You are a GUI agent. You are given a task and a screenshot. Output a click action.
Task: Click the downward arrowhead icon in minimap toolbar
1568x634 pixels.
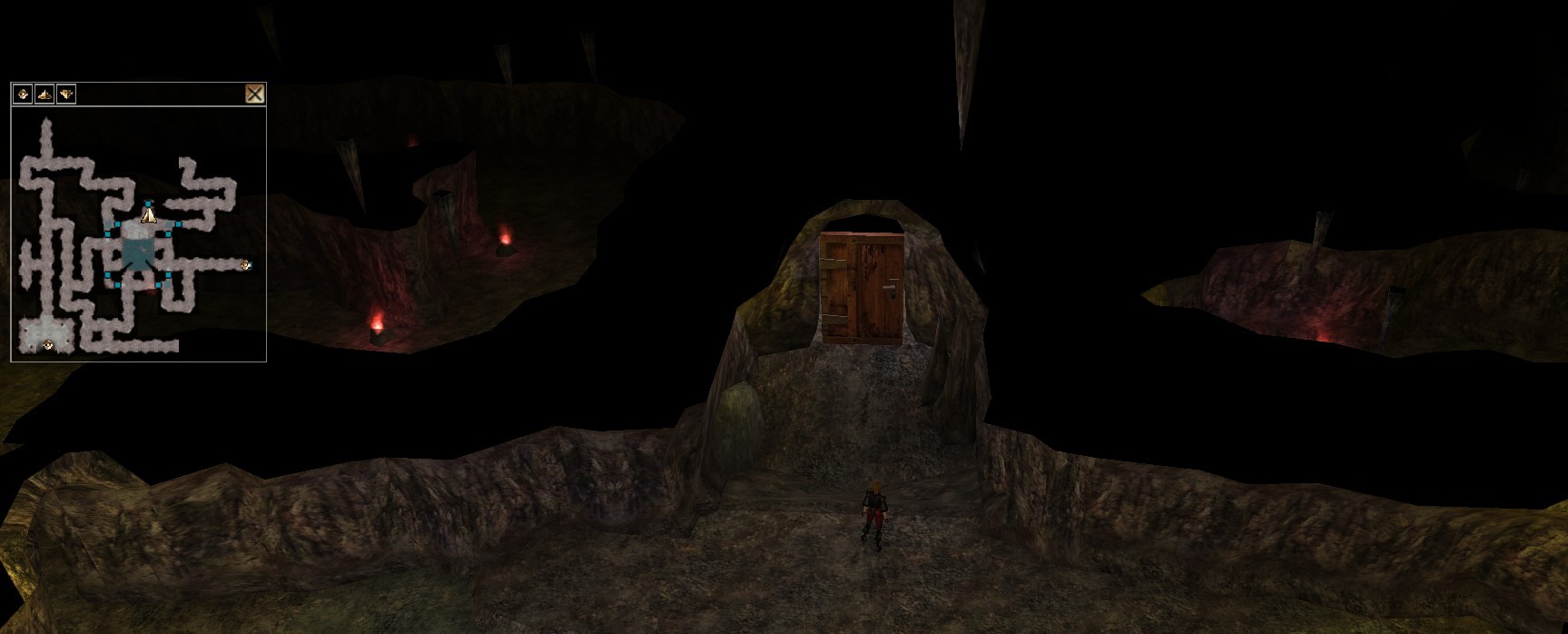coord(66,94)
